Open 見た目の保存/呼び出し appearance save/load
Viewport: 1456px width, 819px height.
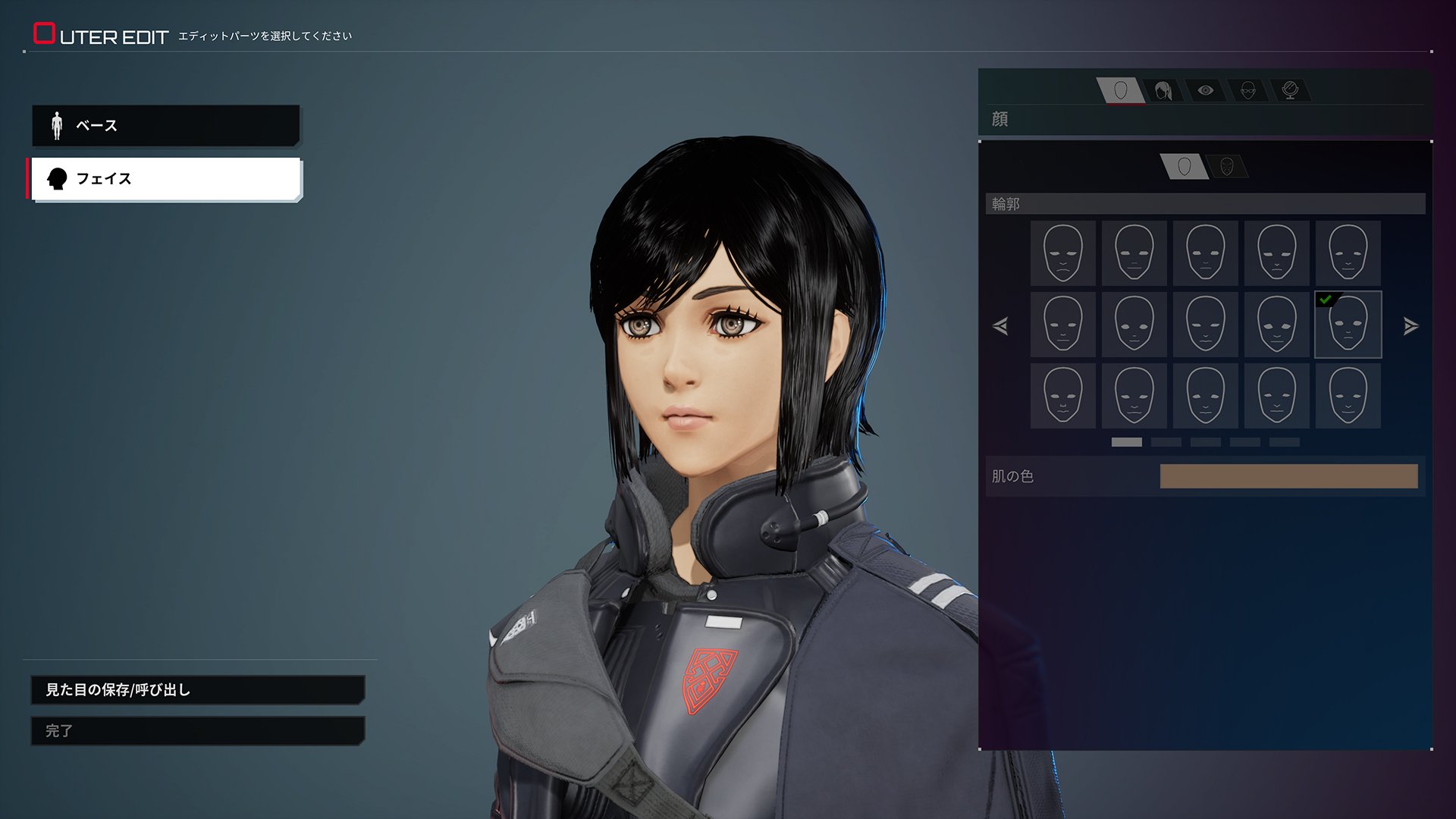click(x=197, y=690)
